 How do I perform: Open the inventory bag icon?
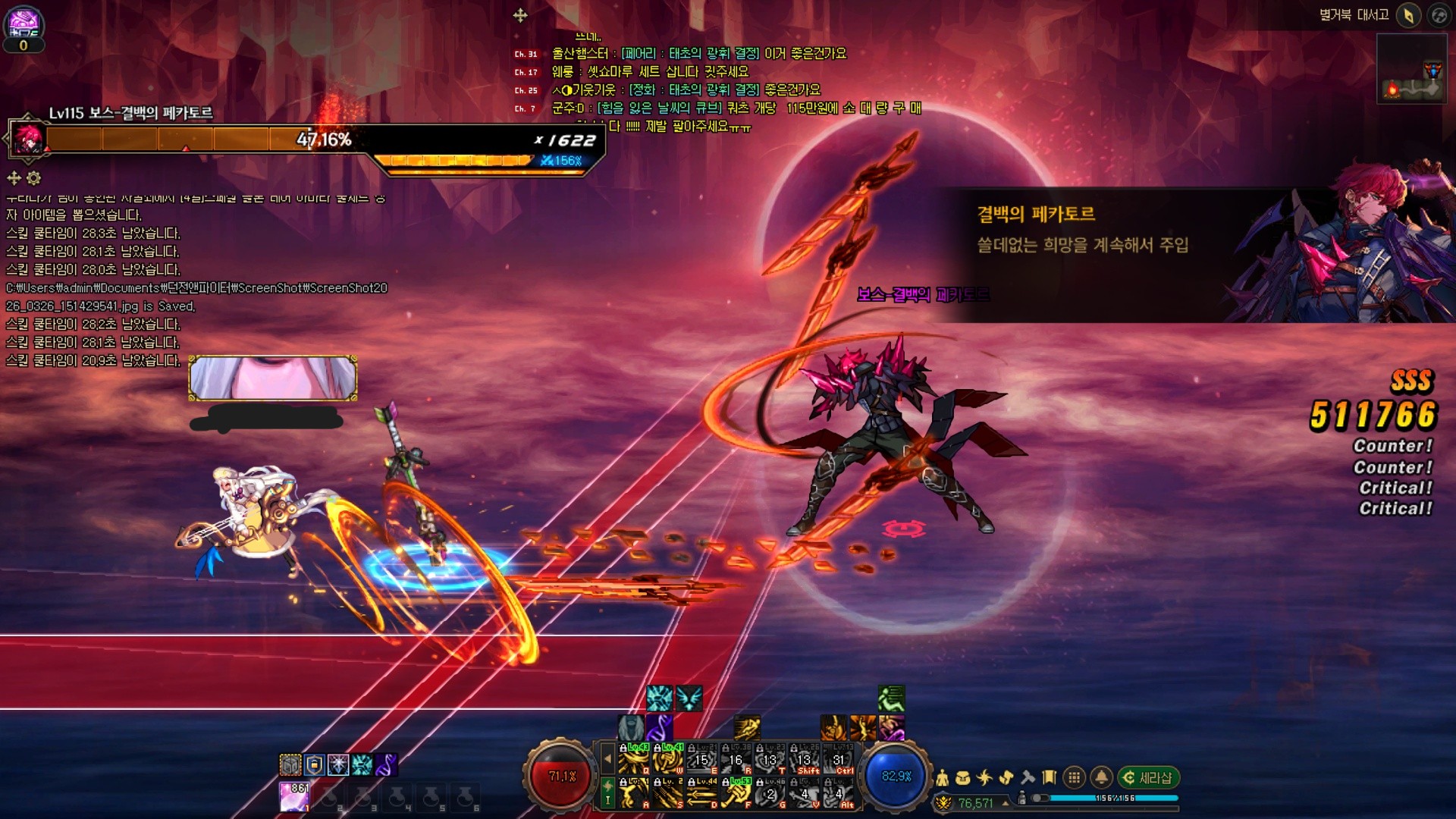pos(963,777)
